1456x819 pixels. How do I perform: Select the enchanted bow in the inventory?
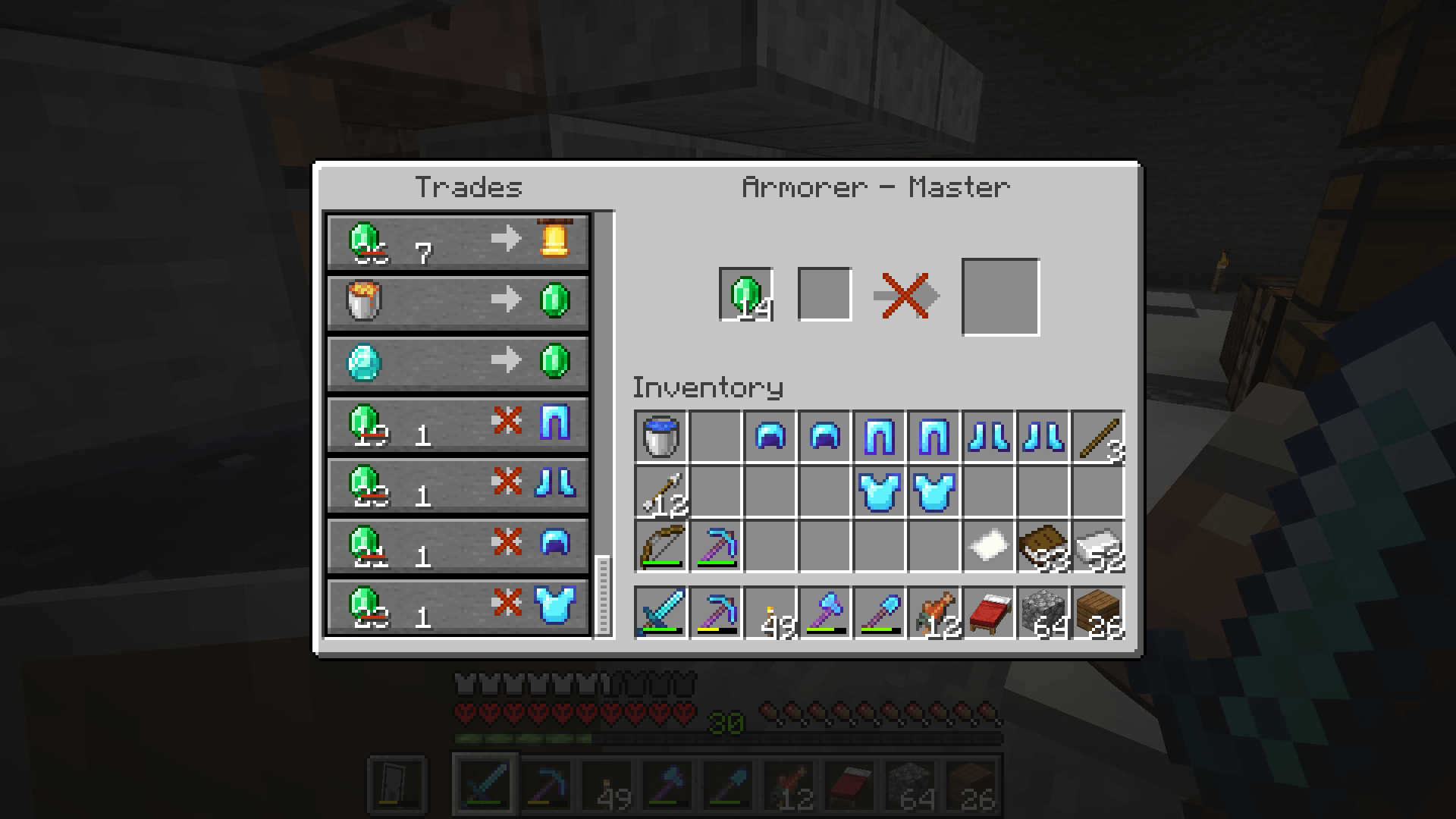coord(663,548)
